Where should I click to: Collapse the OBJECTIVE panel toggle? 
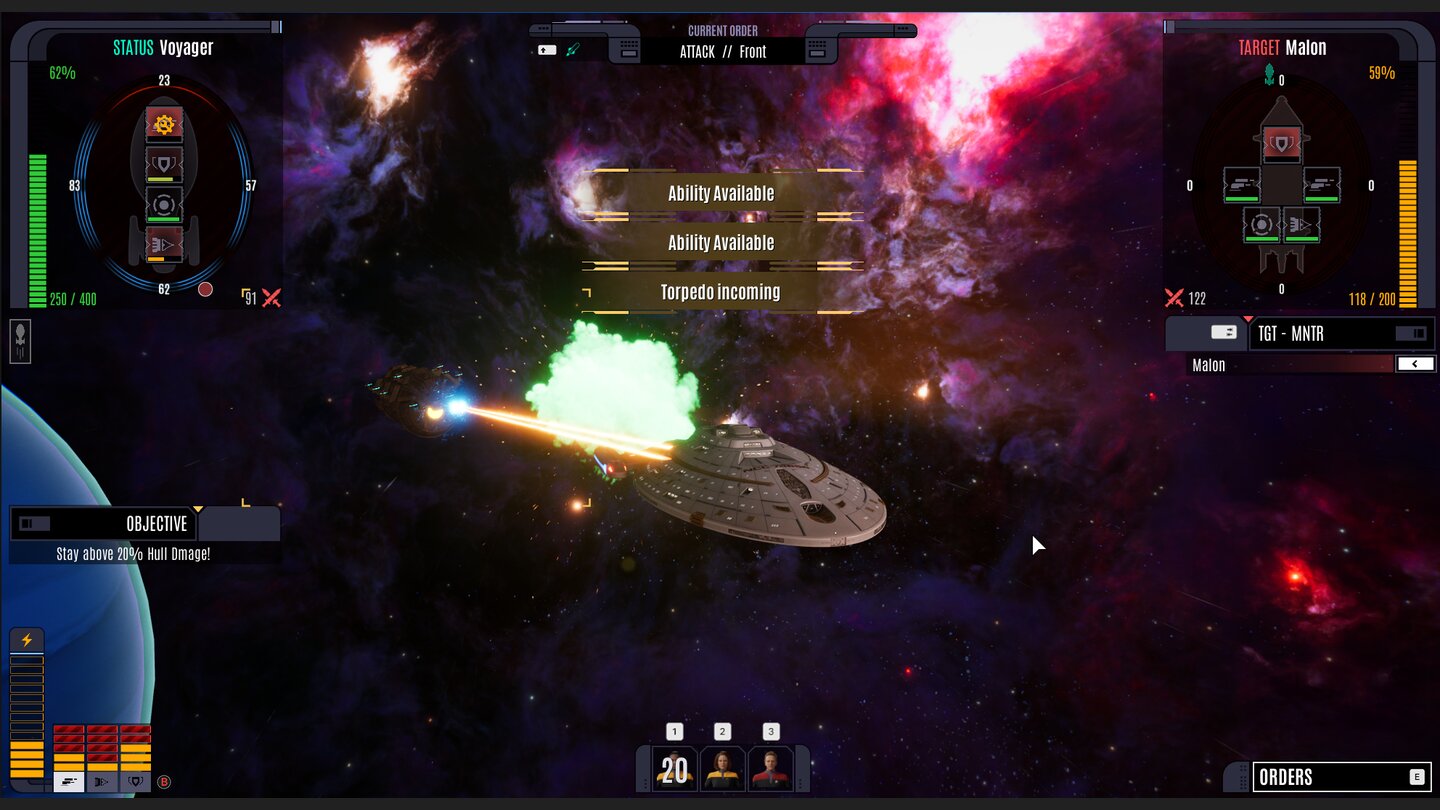tap(34, 523)
